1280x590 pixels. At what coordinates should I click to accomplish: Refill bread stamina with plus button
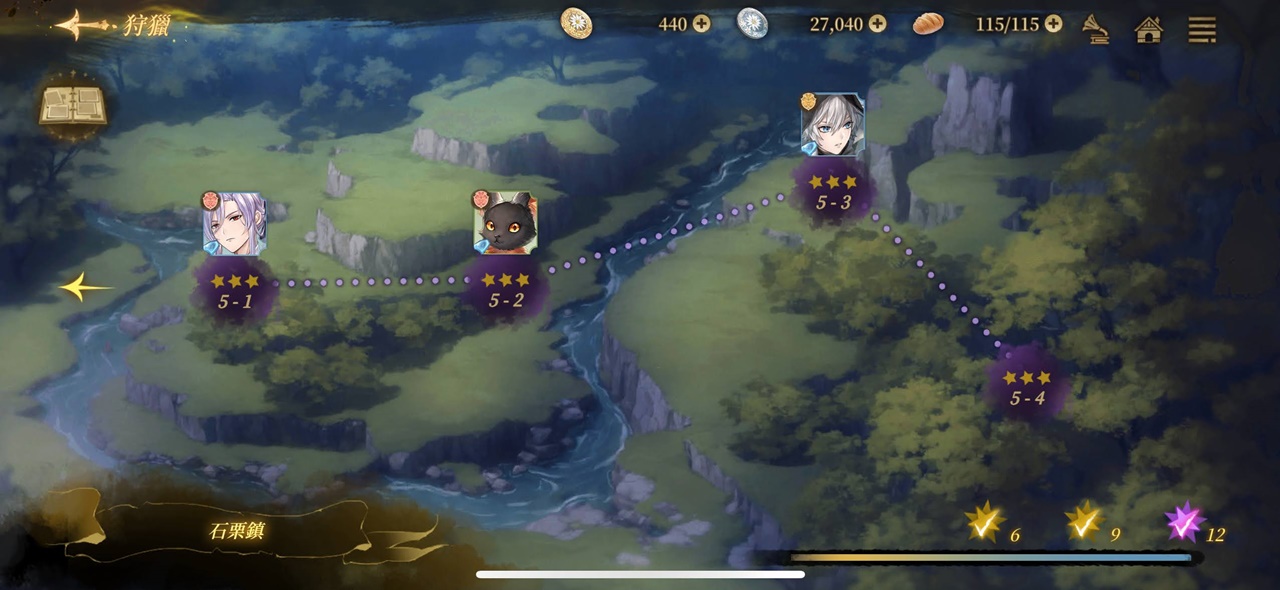(1053, 24)
